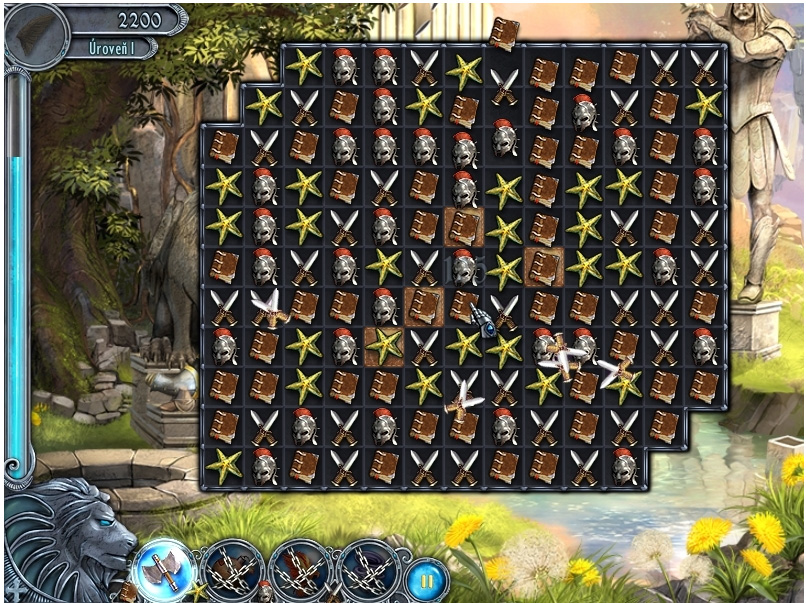Activate the double-bladed axe power-up
The image size is (806, 603).
click(x=160, y=571)
